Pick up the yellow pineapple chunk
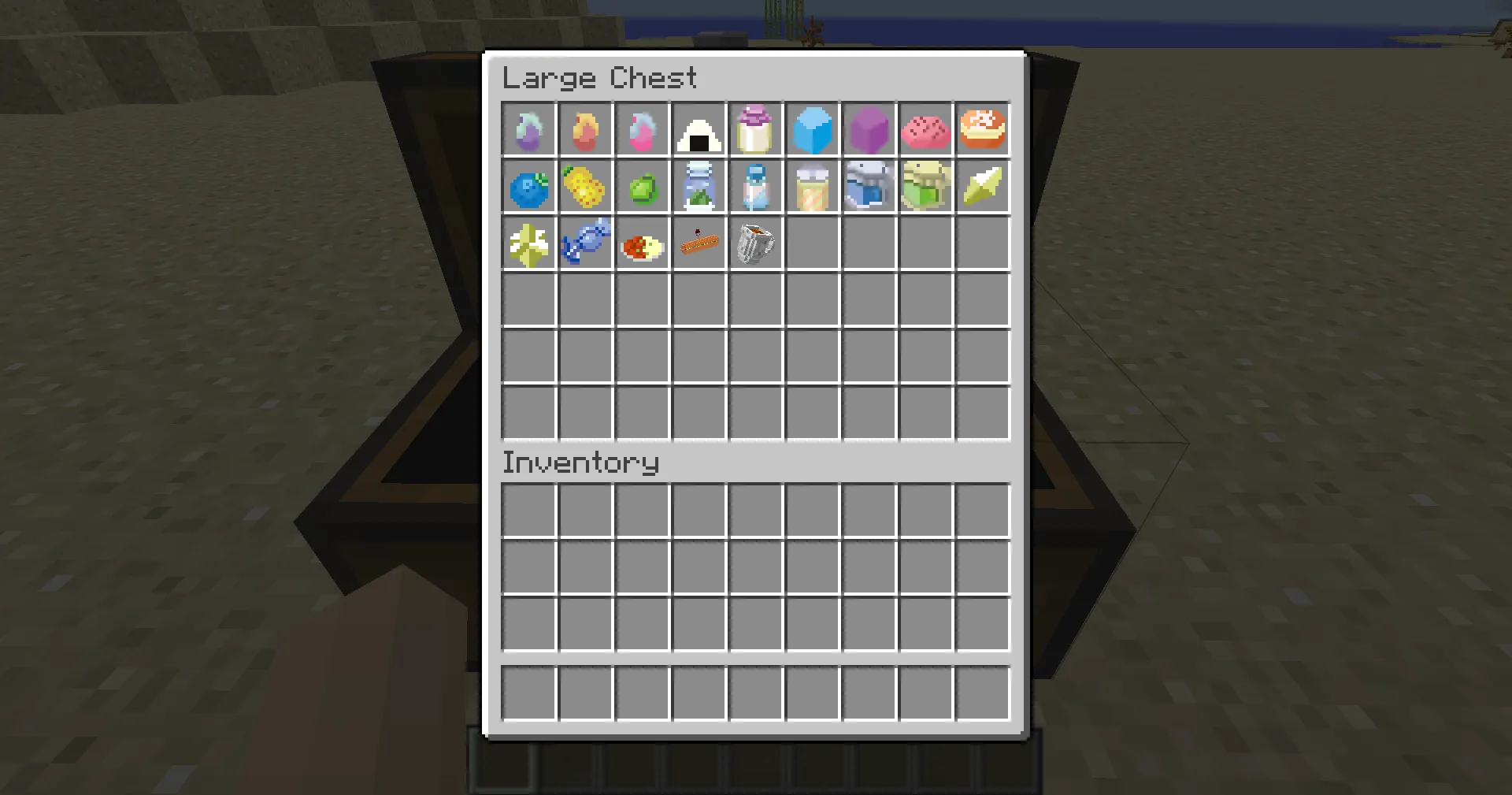1512x795 pixels. pyautogui.click(x=585, y=186)
